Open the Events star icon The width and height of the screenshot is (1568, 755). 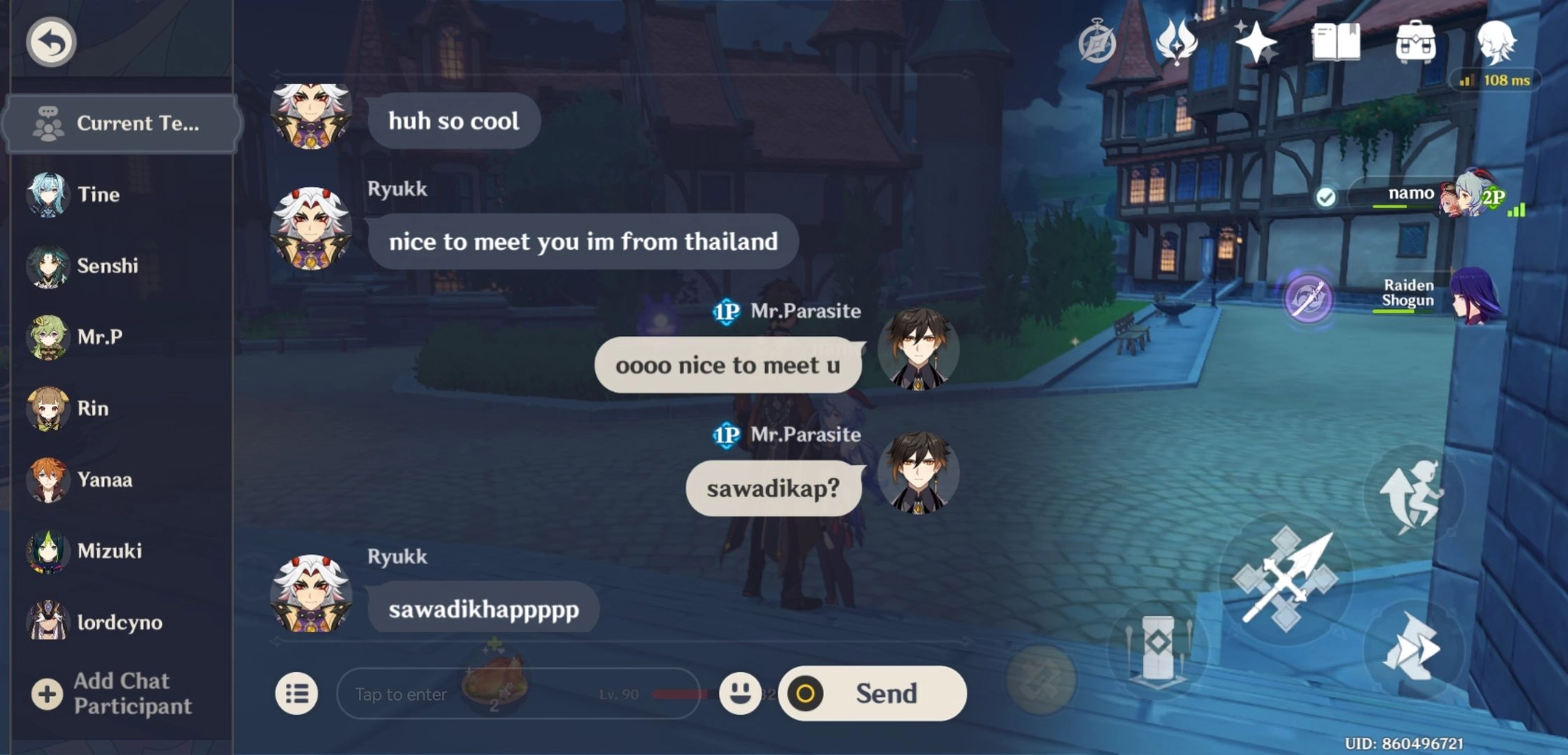tap(1256, 42)
